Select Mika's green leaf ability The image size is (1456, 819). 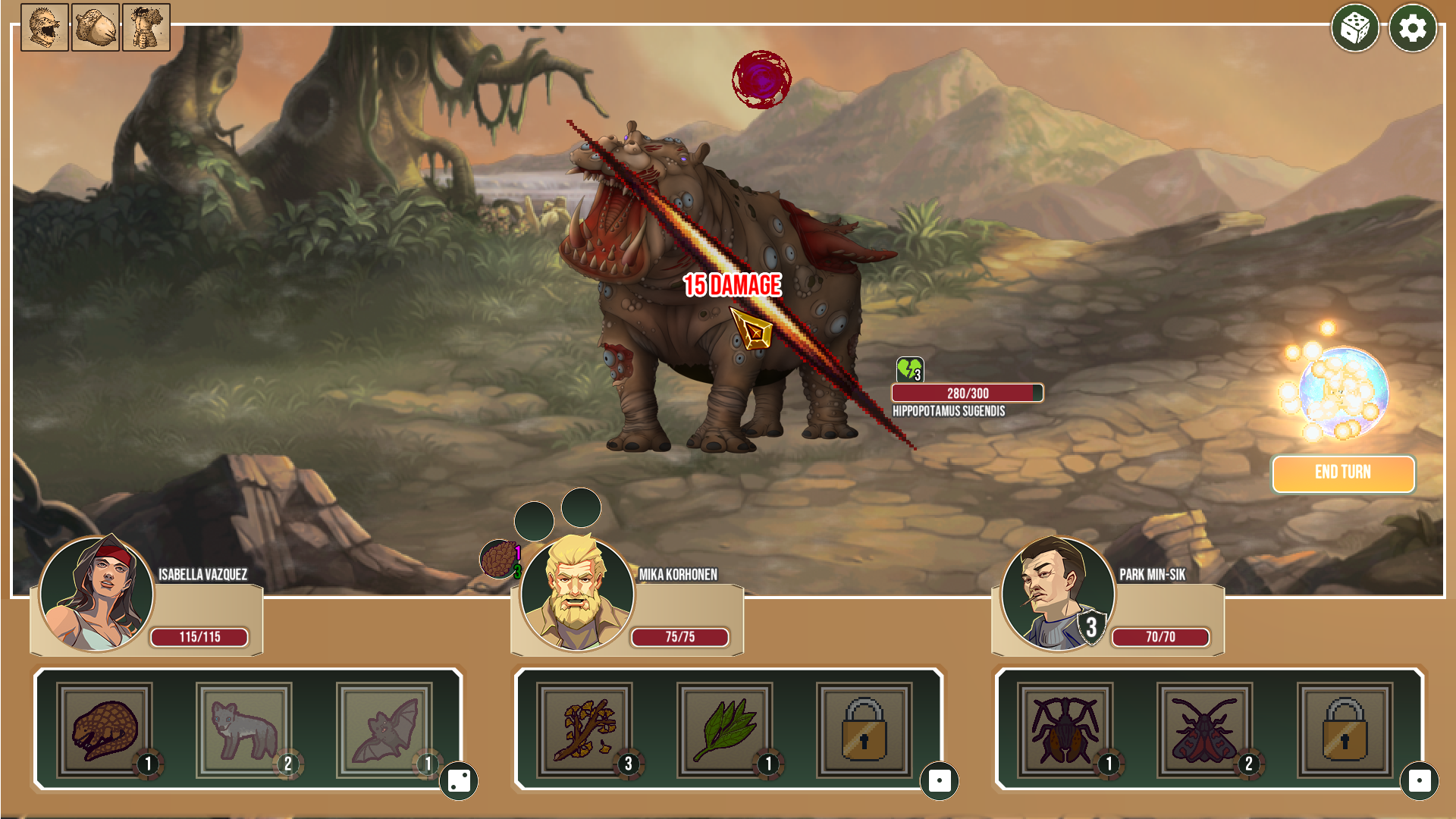tap(725, 730)
